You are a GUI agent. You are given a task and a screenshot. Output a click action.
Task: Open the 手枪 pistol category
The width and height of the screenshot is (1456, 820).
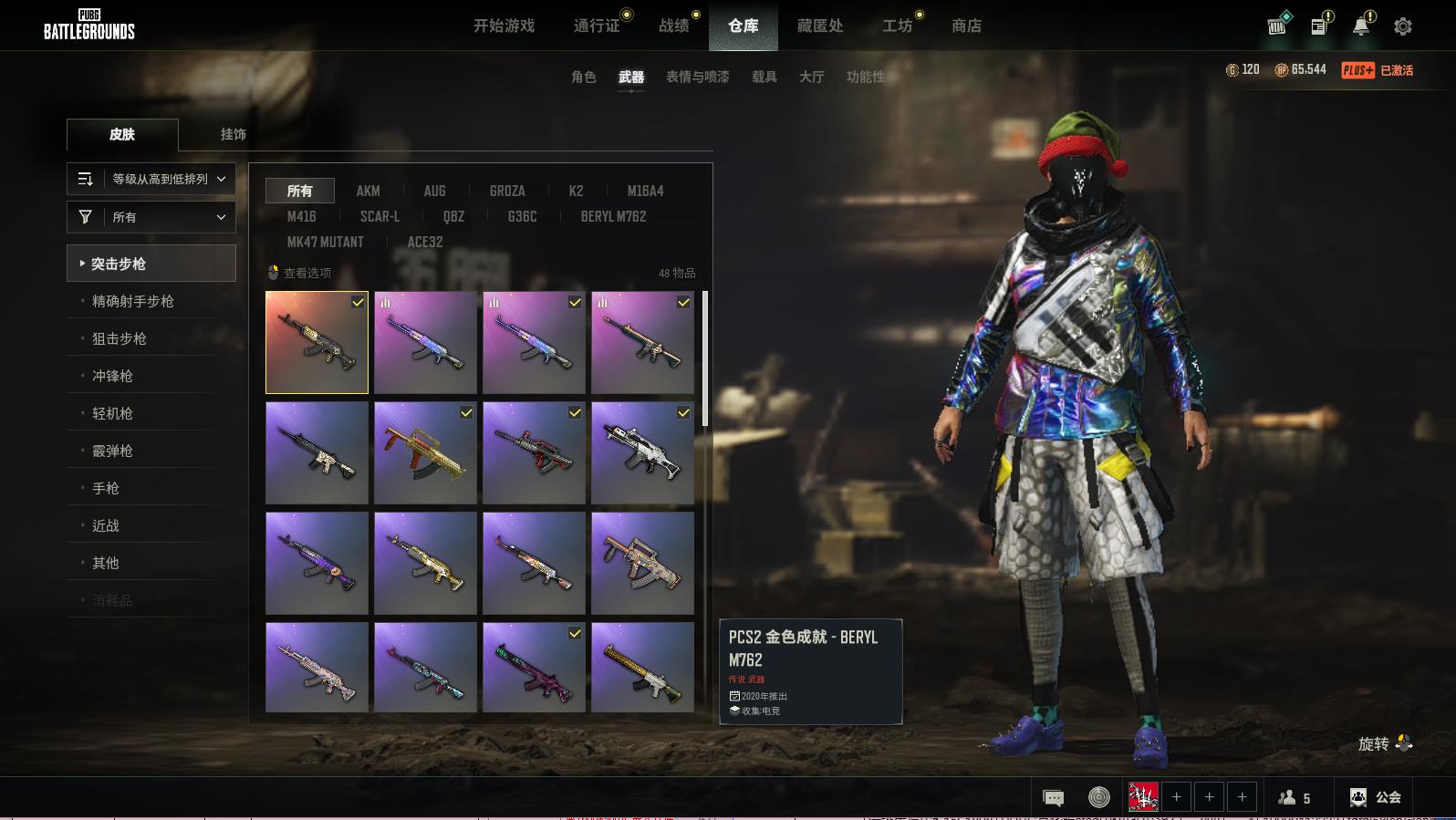(x=106, y=488)
